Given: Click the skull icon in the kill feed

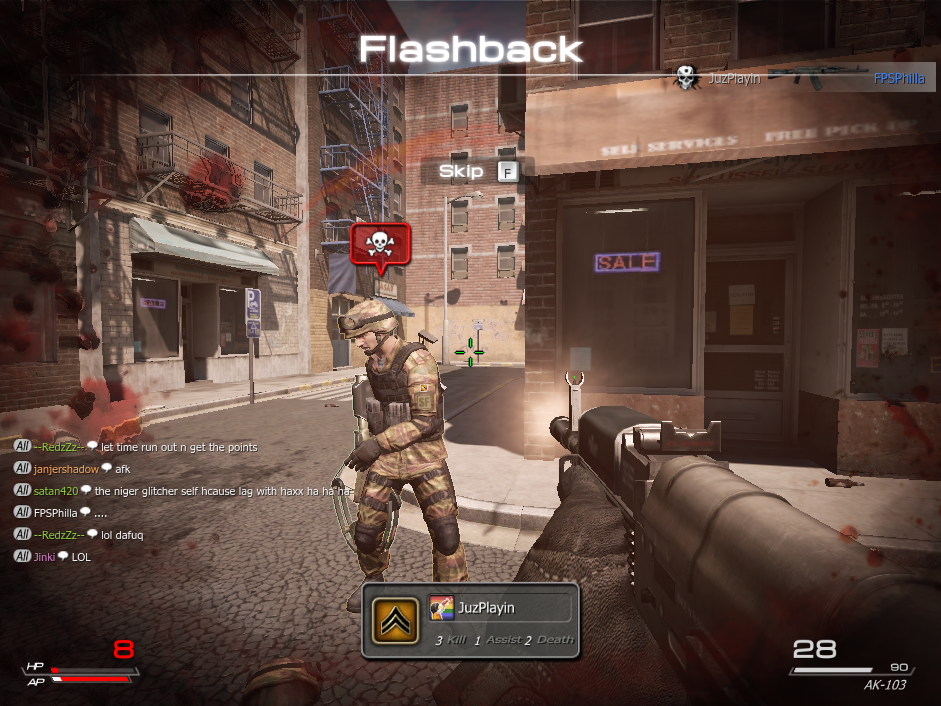Looking at the screenshot, I should coord(686,78).
